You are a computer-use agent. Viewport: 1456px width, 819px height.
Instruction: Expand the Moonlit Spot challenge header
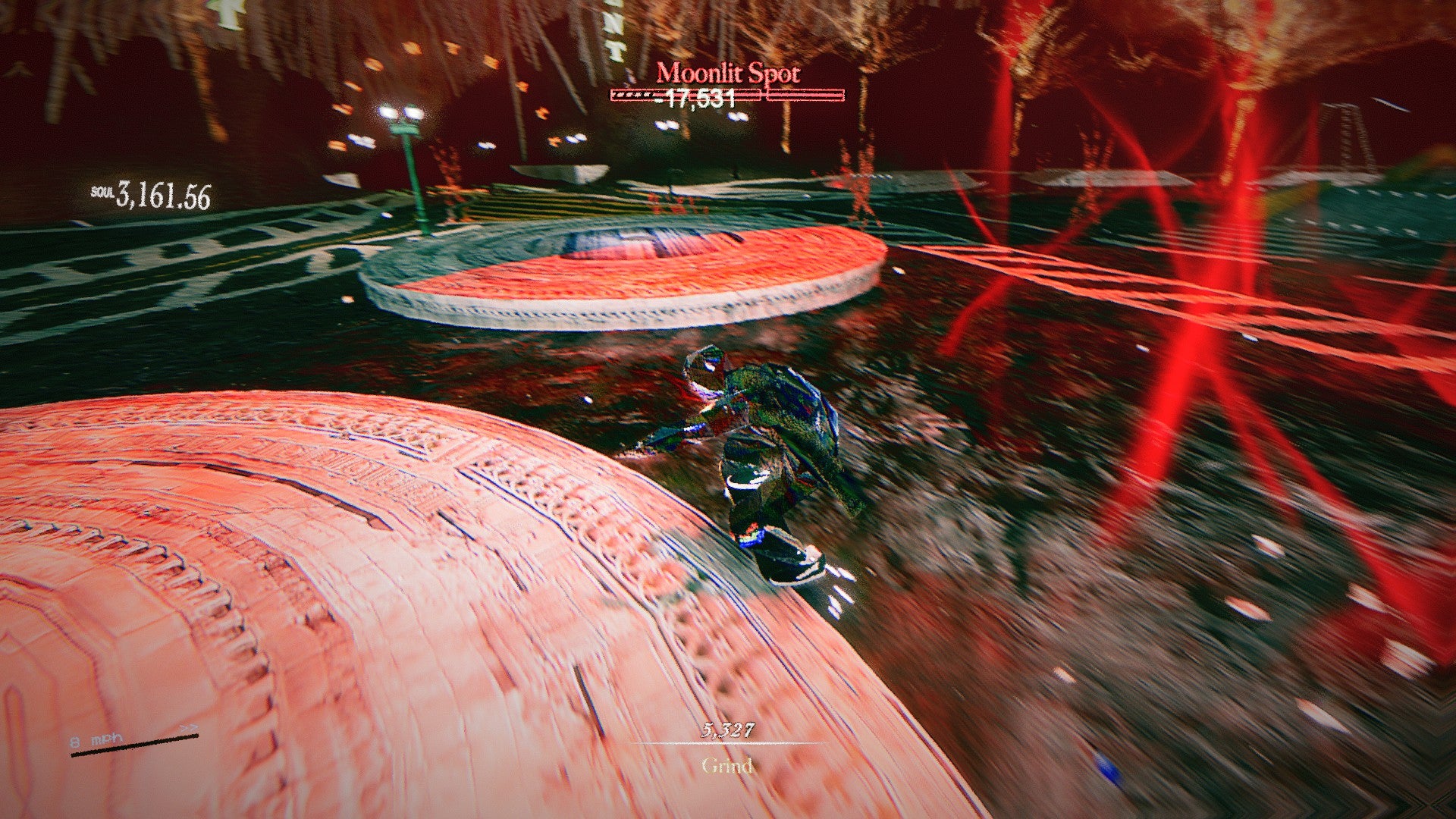pyautogui.click(x=730, y=73)
